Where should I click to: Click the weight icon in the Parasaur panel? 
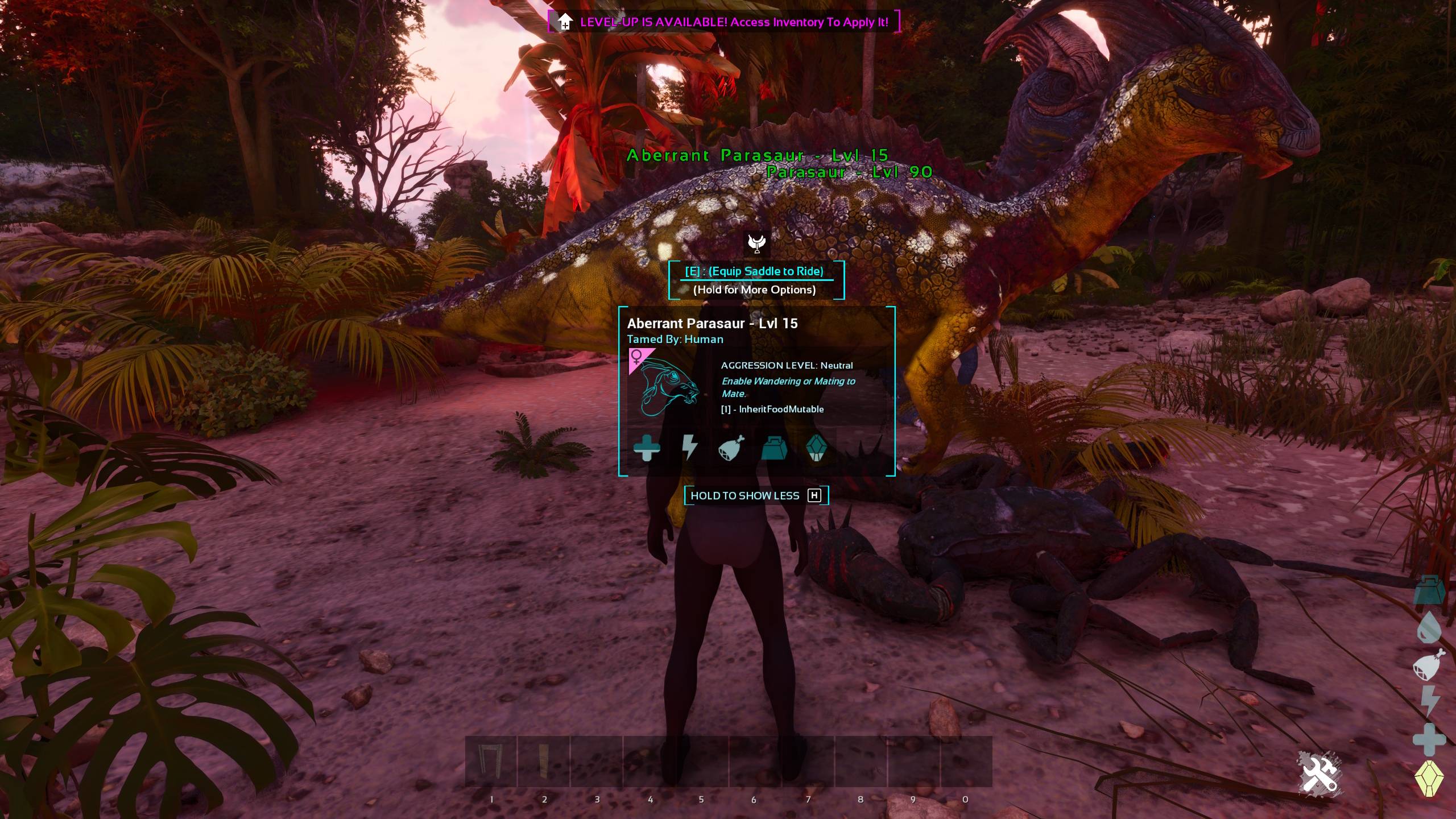point(774,448)
